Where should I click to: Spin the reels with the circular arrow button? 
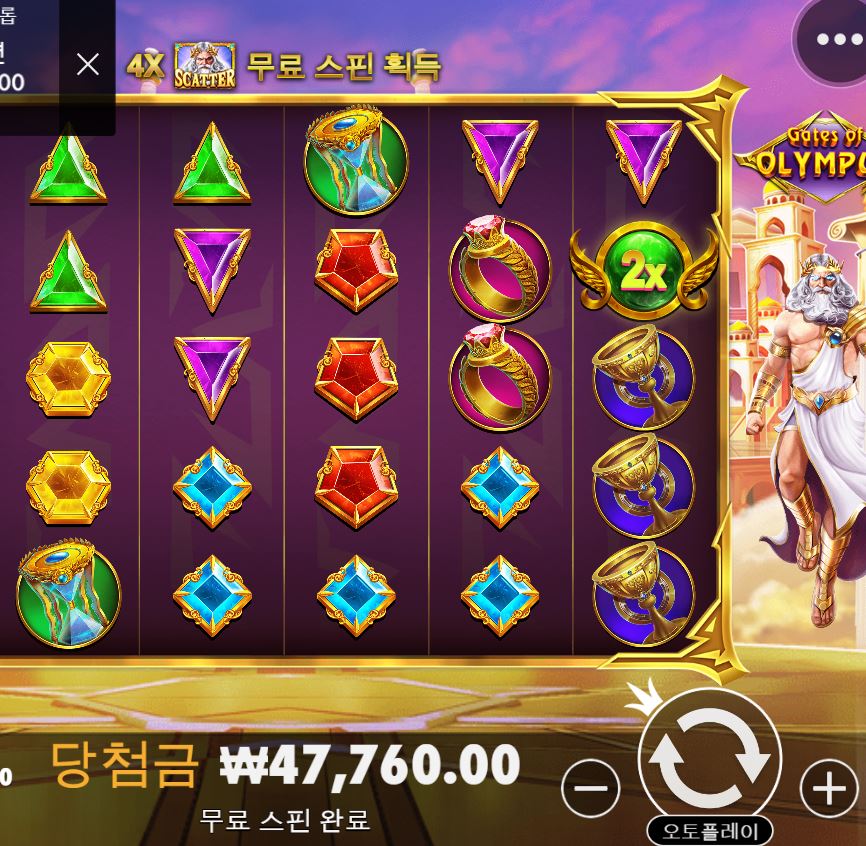(709, 759)
